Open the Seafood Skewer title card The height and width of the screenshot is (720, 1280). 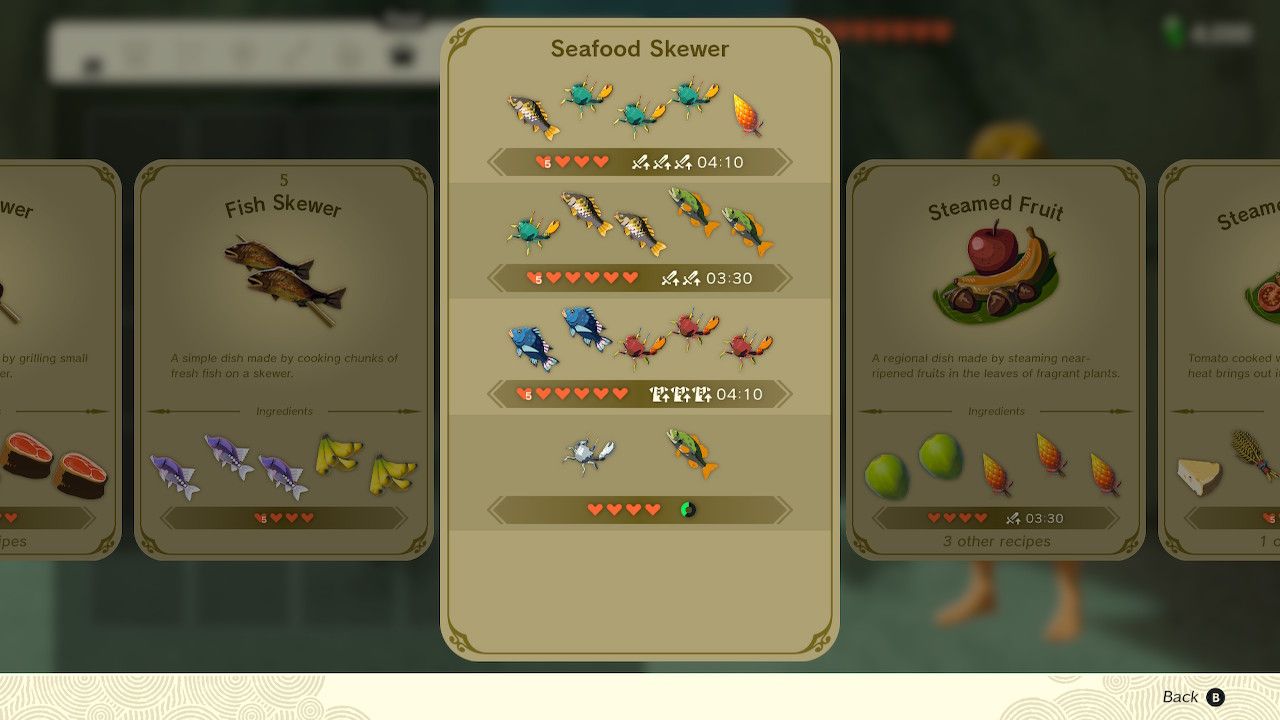(x=640, y=48)
